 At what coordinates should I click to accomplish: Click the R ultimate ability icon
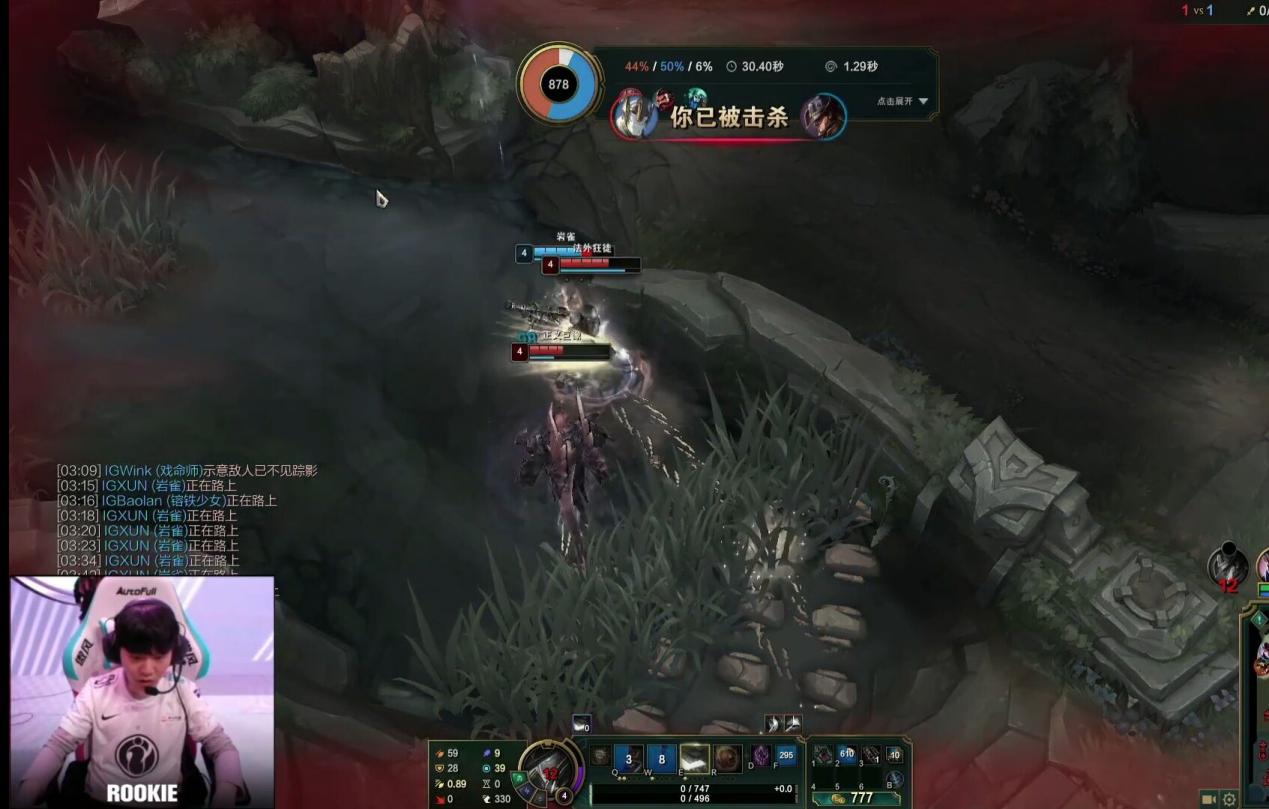coord(727,757)
